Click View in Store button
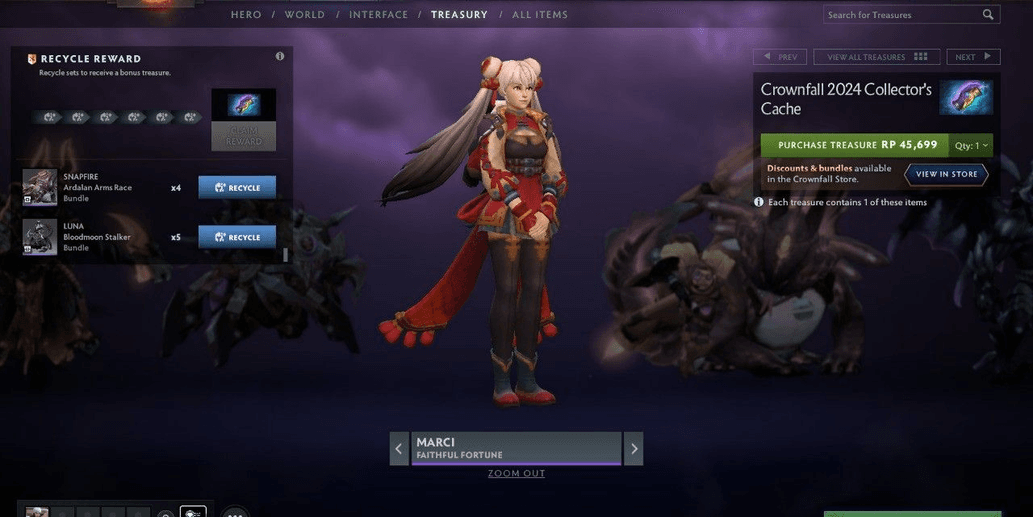The width and height of the screenshot is (1033, 517). 946,174
